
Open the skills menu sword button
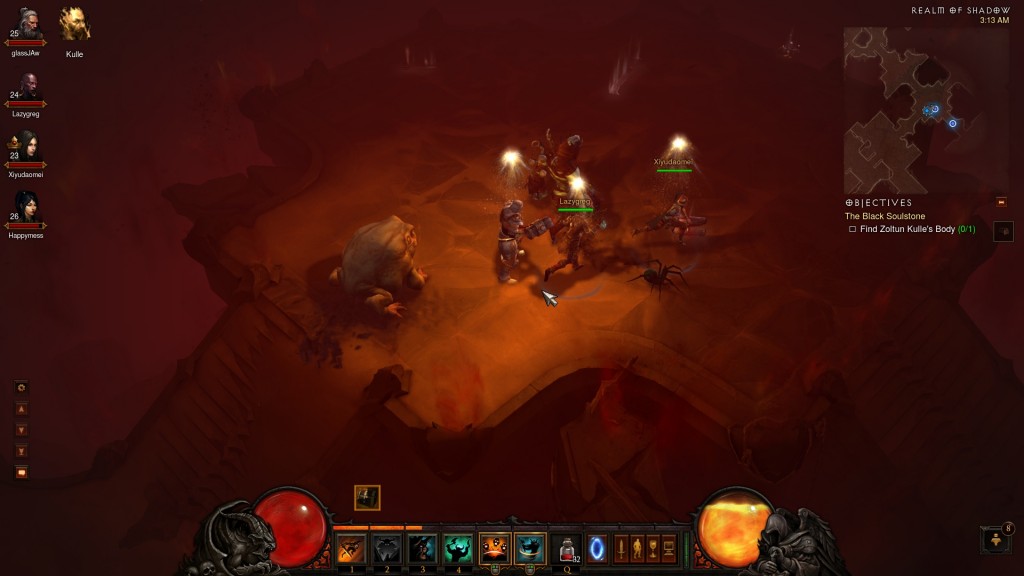click(621, 548)
